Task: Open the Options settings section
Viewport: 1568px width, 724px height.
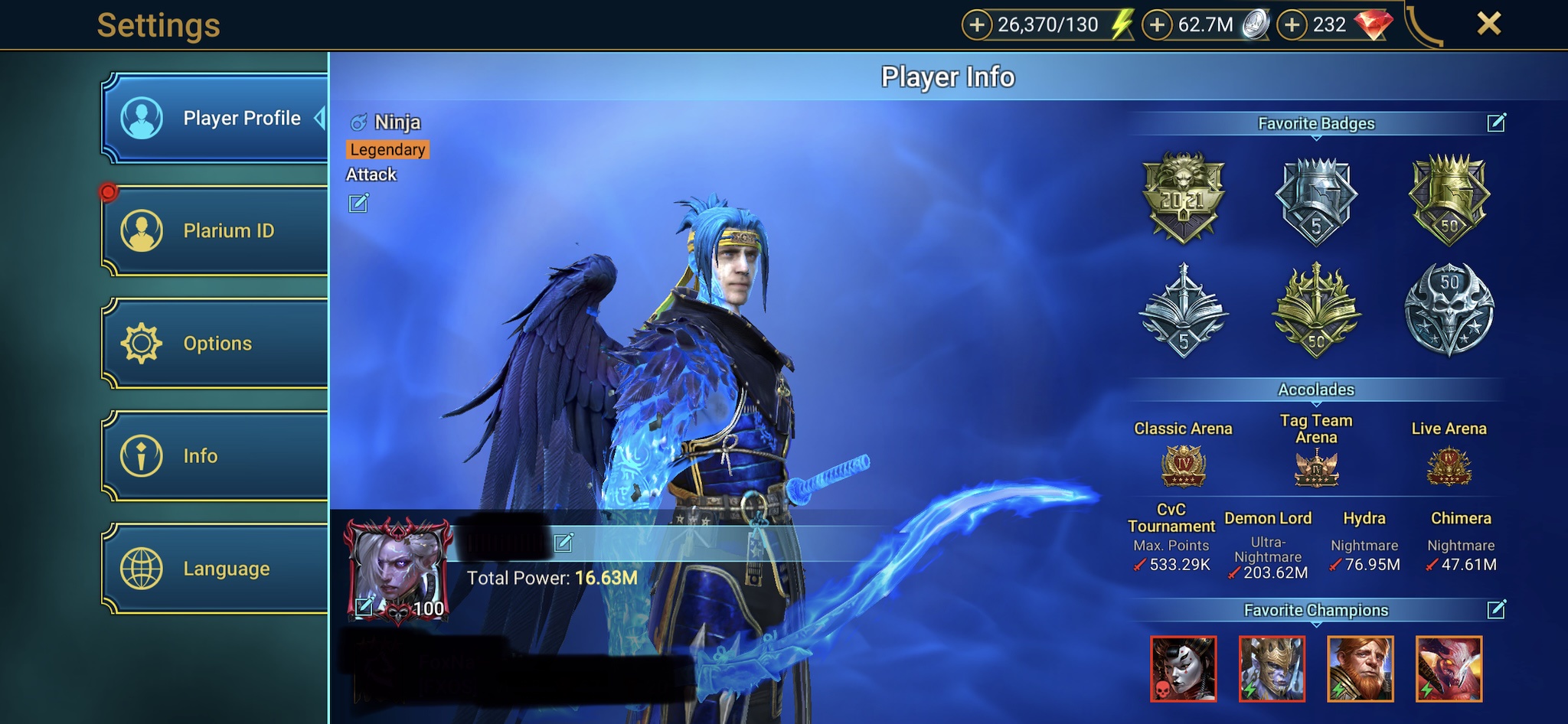Action: tap(214, 343)
